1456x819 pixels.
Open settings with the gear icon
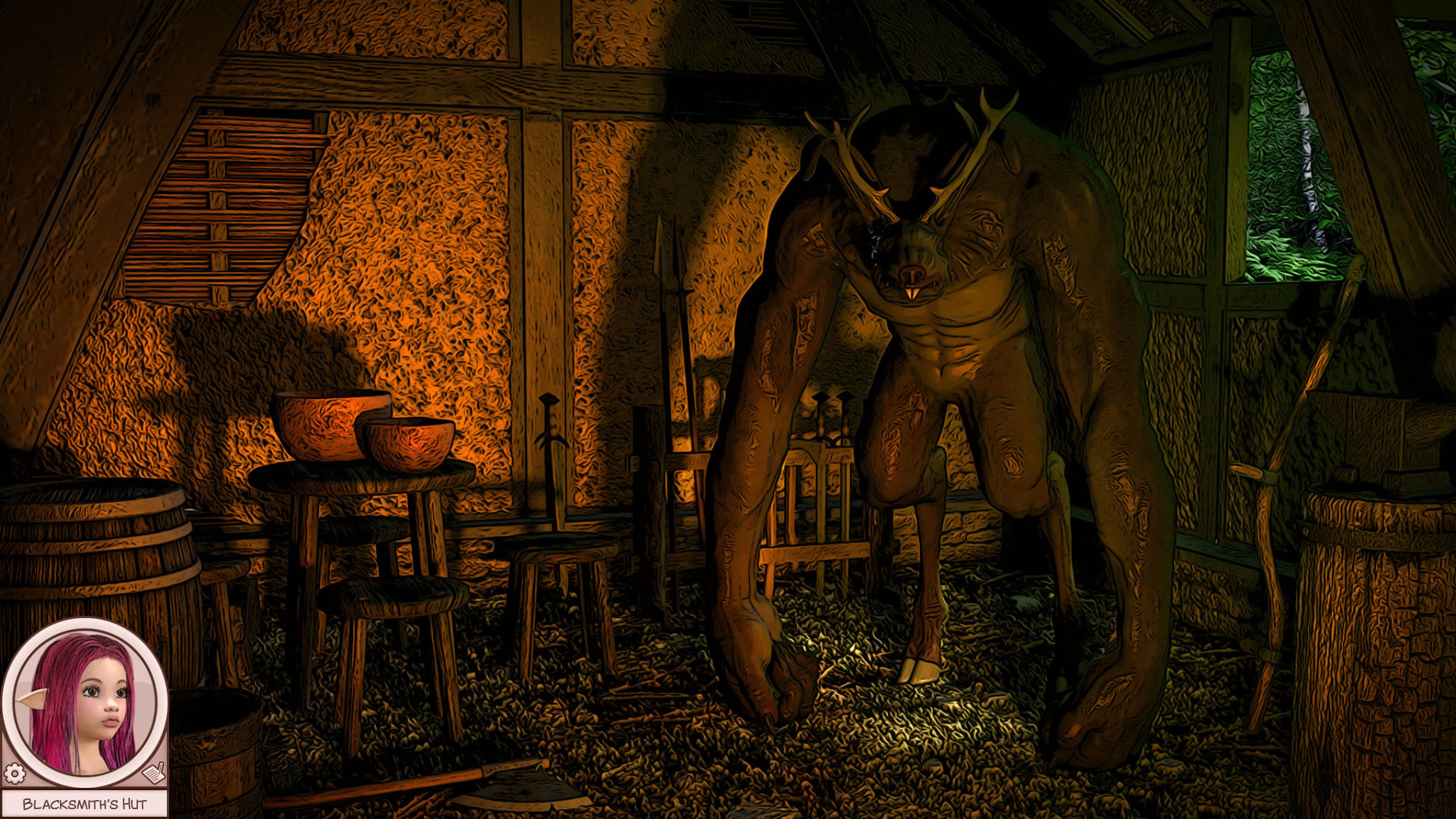tap(14, 773)
